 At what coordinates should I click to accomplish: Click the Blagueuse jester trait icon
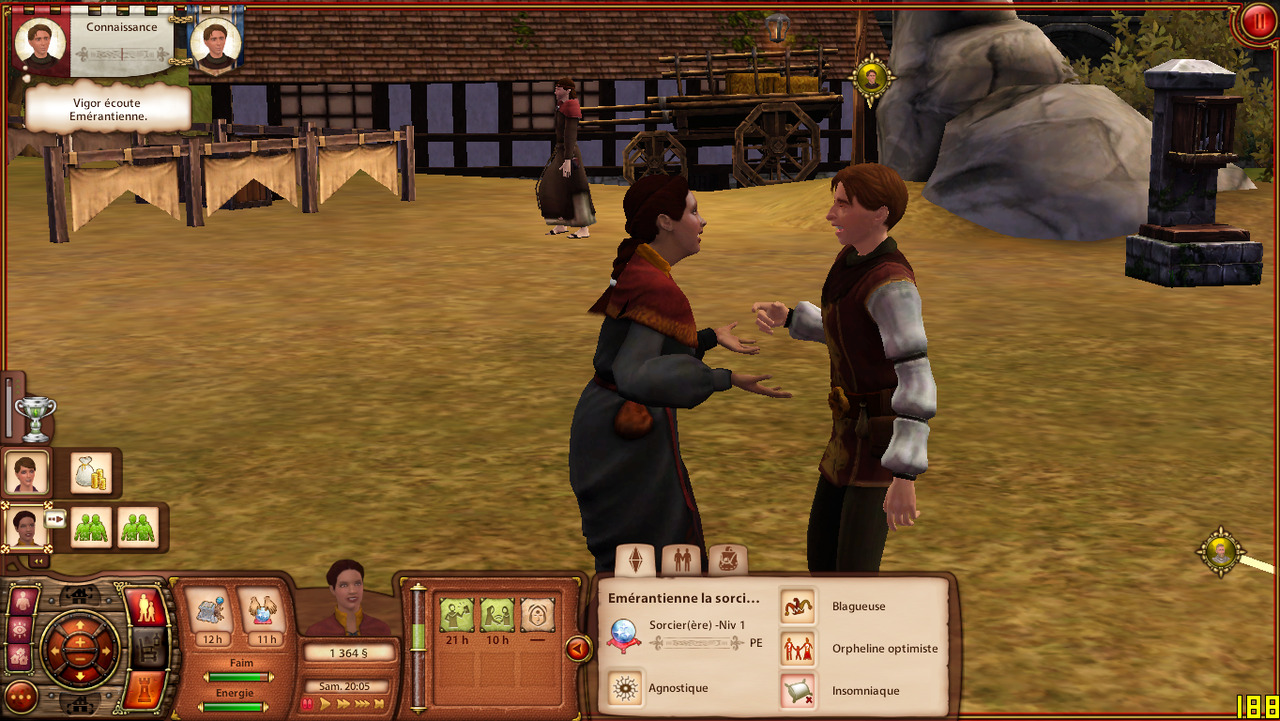797,606
